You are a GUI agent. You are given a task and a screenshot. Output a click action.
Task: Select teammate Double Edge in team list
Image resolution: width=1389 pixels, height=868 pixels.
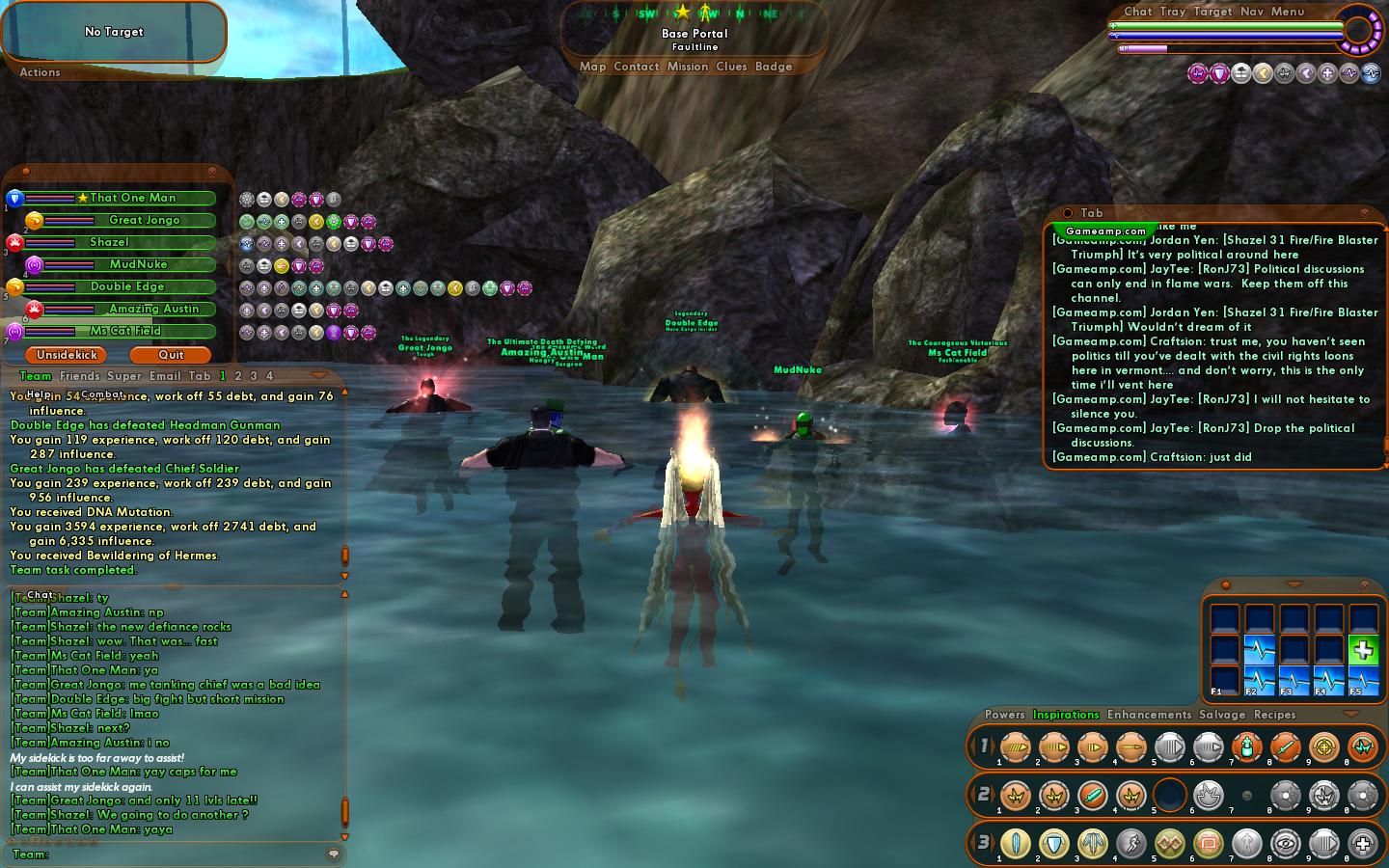pyautogui.click(x=127, y=286)
